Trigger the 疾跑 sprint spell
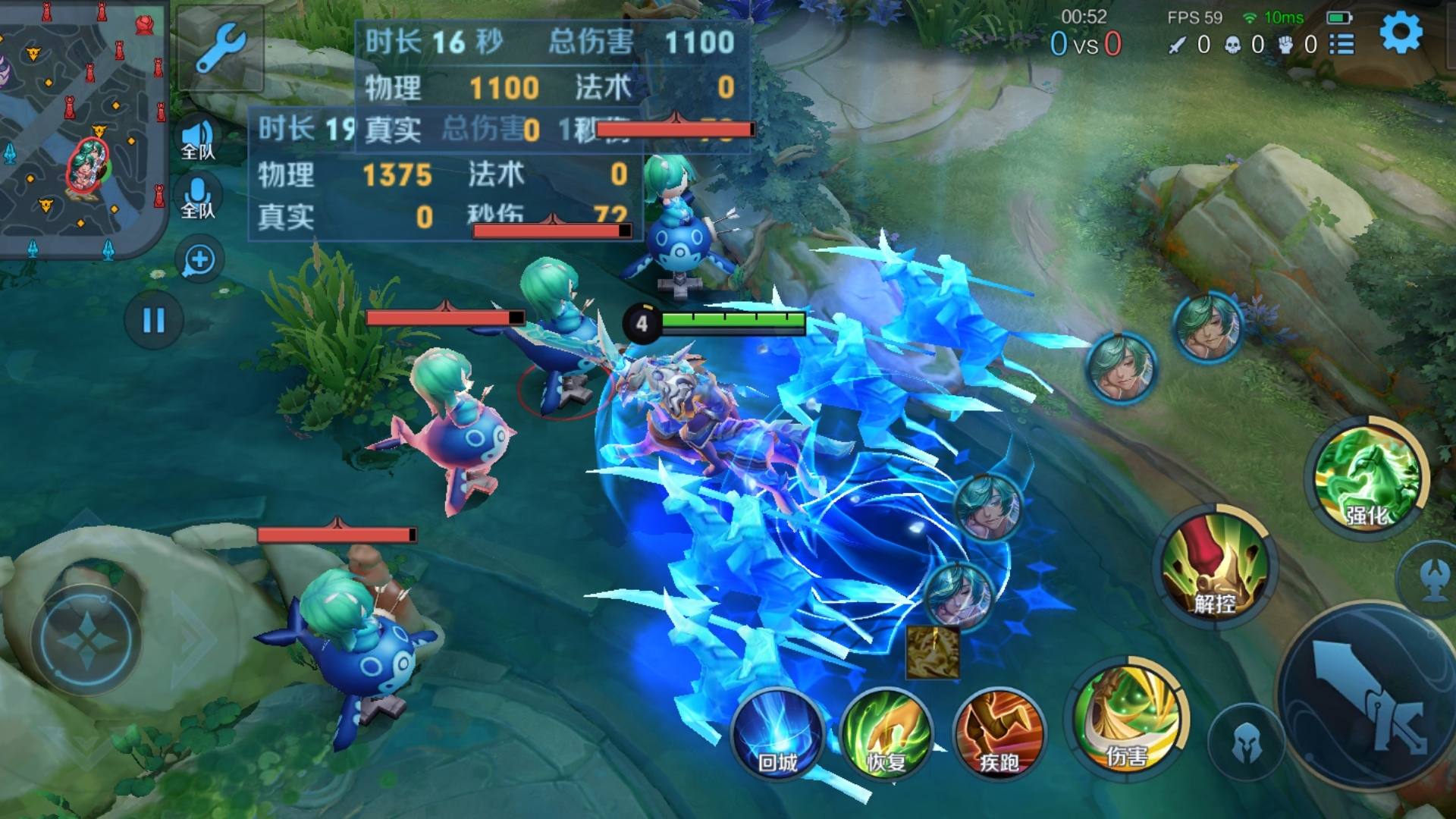Image resolution: width=1456 pixels, height=819 pixels. pyautogui.click(x=999, y=734)
